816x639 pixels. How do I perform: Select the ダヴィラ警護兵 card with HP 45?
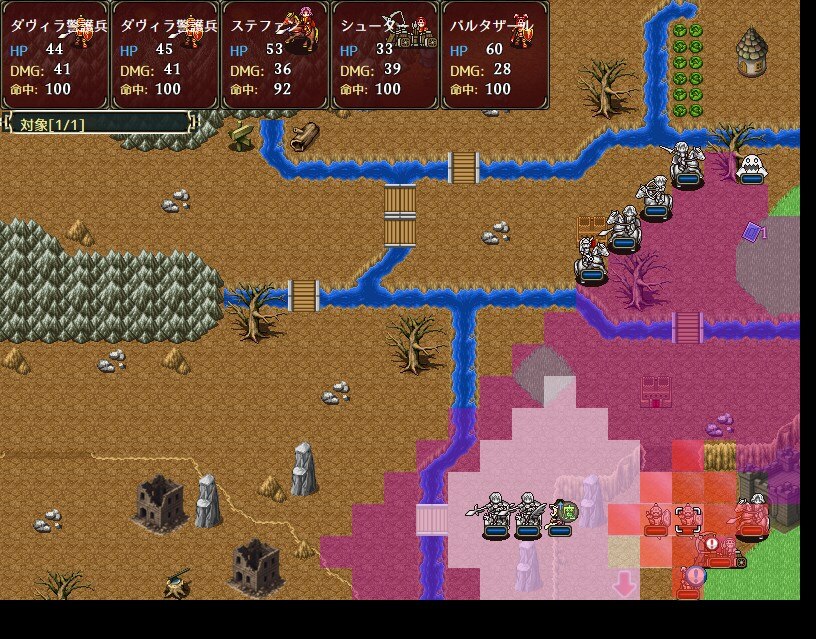[x=165, y=55]
